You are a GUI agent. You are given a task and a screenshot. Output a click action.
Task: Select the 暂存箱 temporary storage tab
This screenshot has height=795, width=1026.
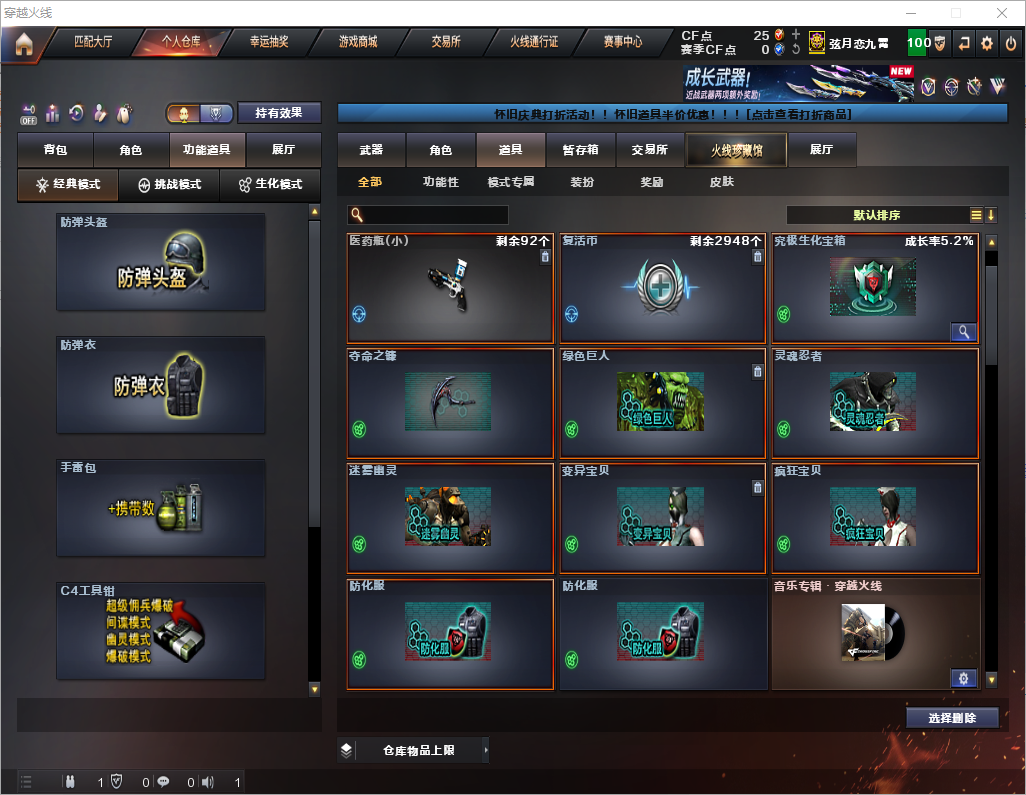pyautogui.click(x=580, y=150)
